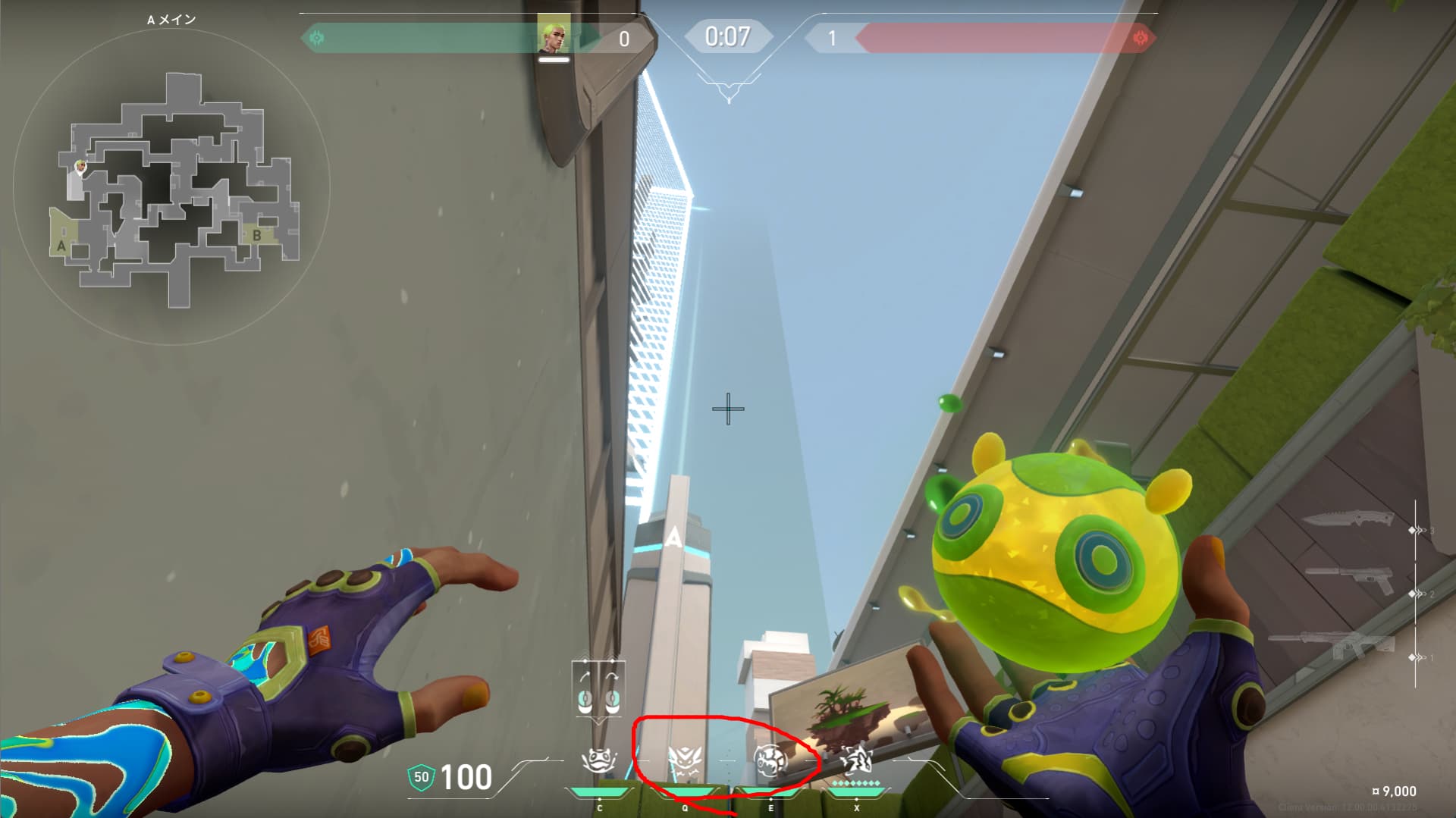Select Gekko's portrait in the top bar
Image resolution: width=1456 pixels, height=818 pixels.
tap(554, 34)
